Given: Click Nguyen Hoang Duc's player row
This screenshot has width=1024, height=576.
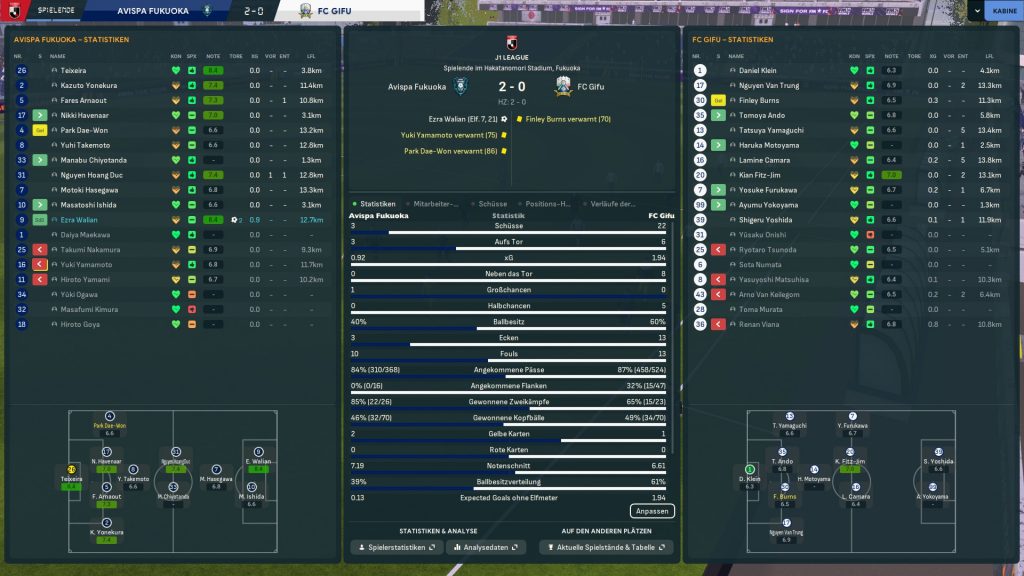Looking at the screenshot, I should click(90, 175).
